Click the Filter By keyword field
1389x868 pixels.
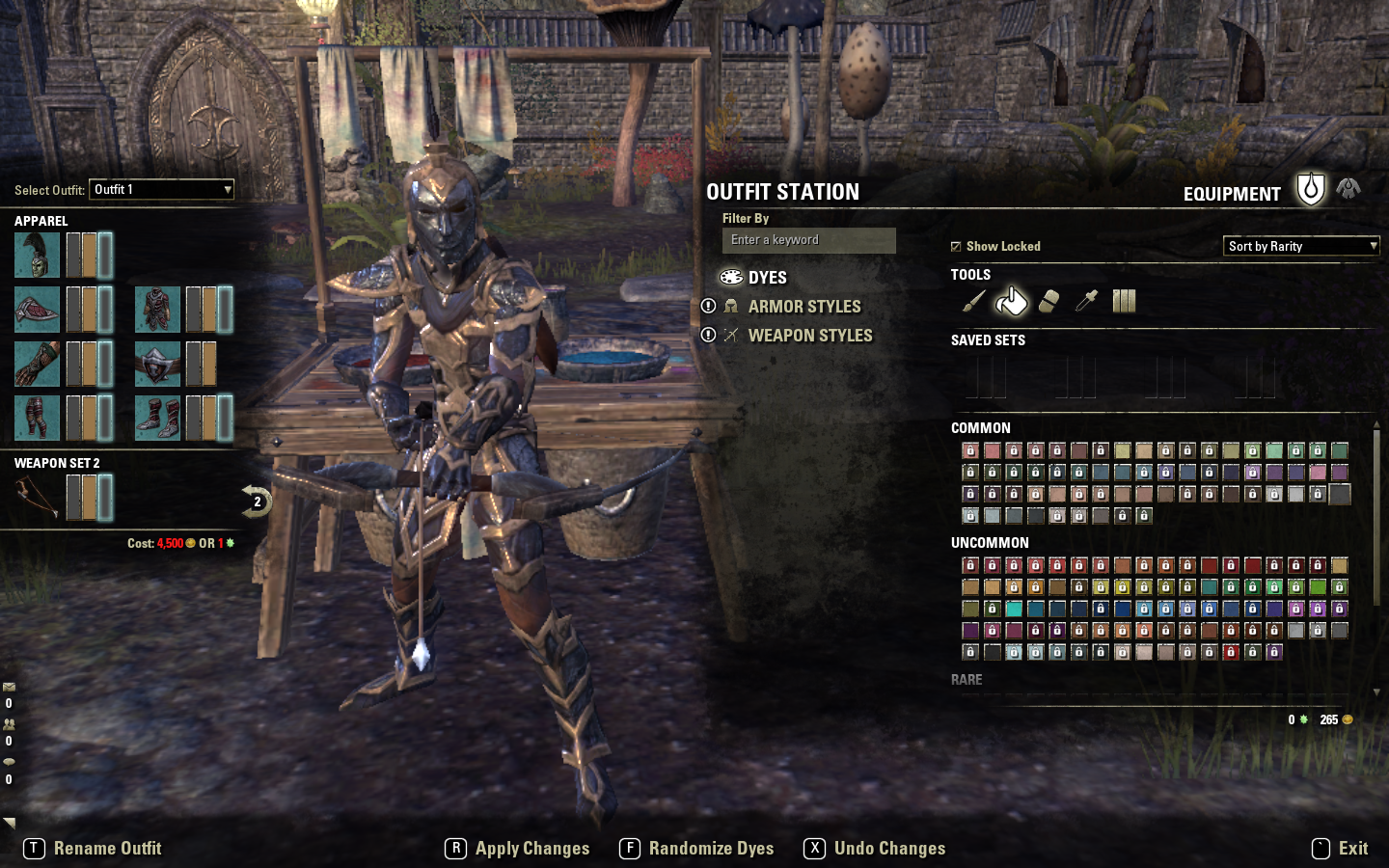[808, 240]
